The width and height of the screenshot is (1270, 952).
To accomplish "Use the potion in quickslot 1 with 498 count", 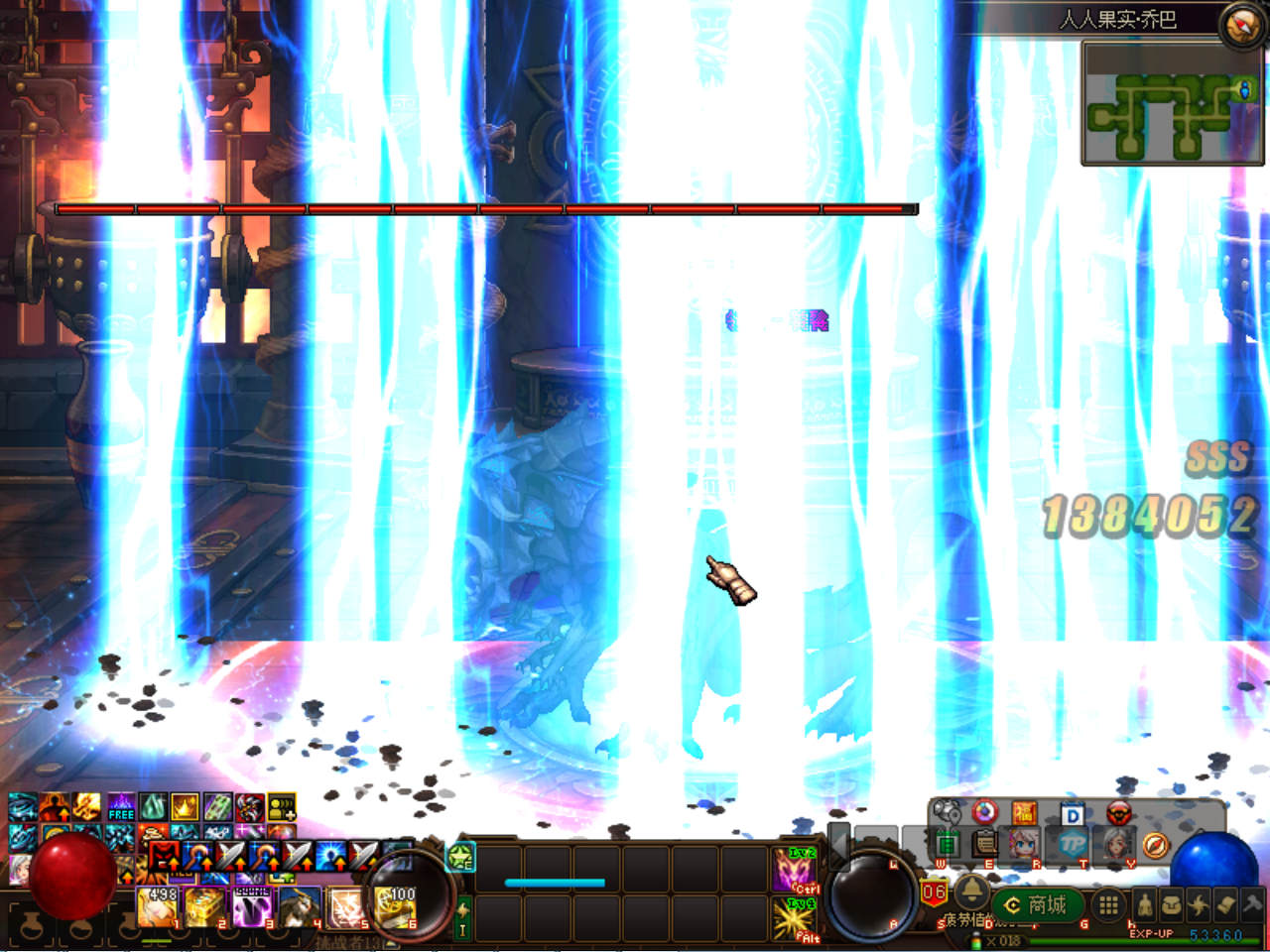I will [159, 907].
